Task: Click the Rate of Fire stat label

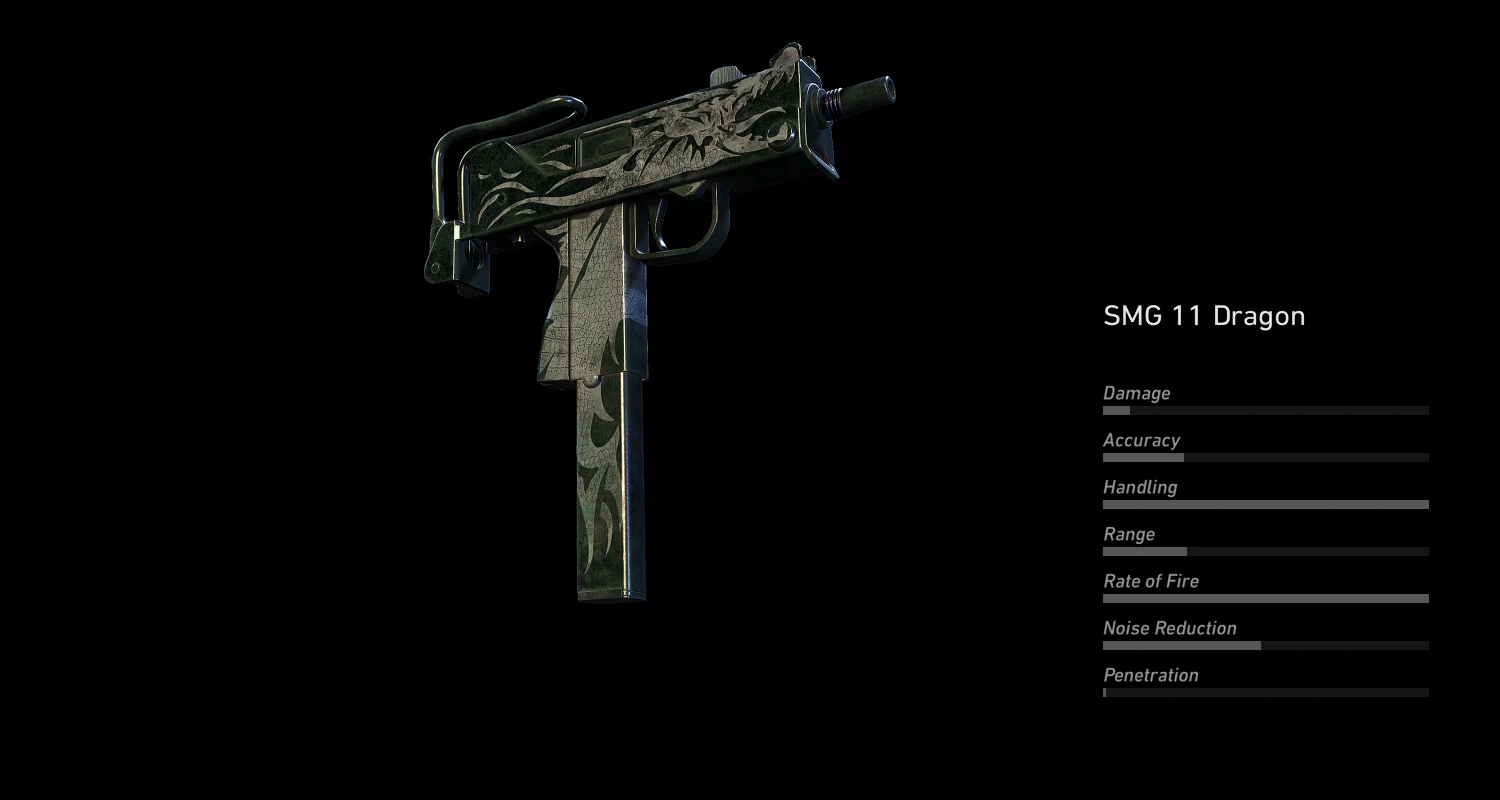Action: pyautogui.click(x=1151, y=581)
